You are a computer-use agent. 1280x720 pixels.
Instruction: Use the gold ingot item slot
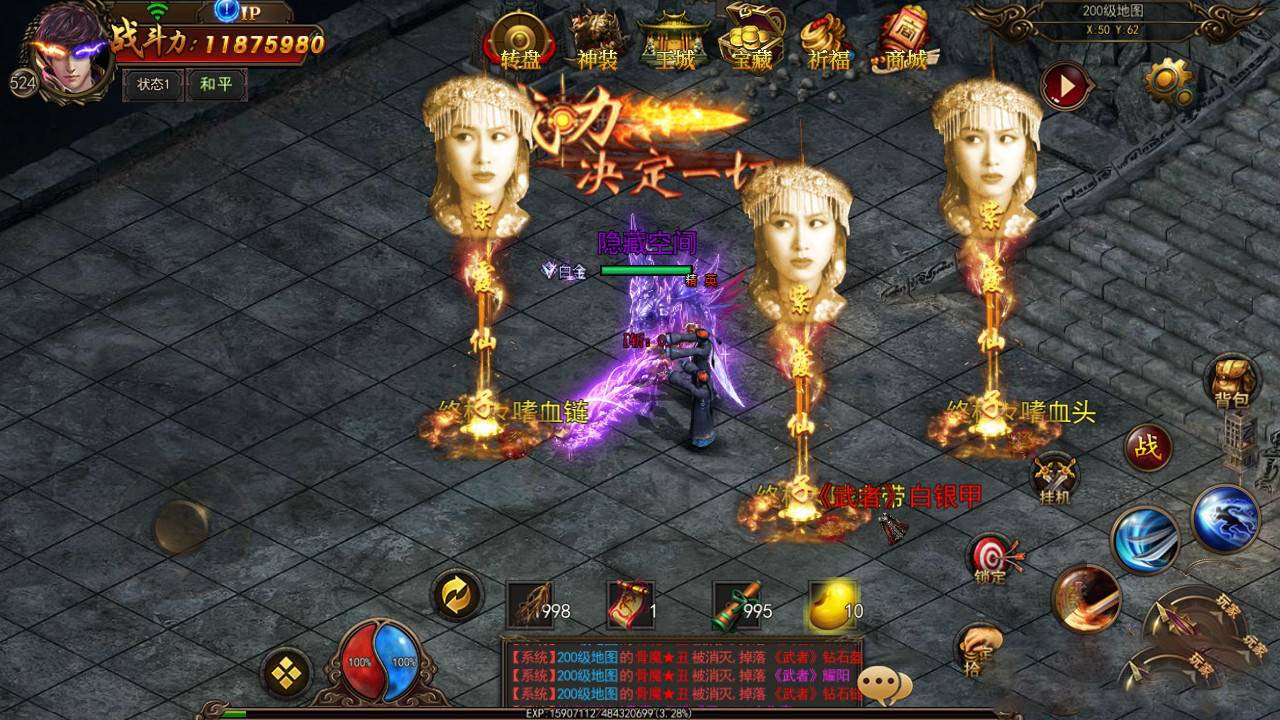click(x=832, y=605)
